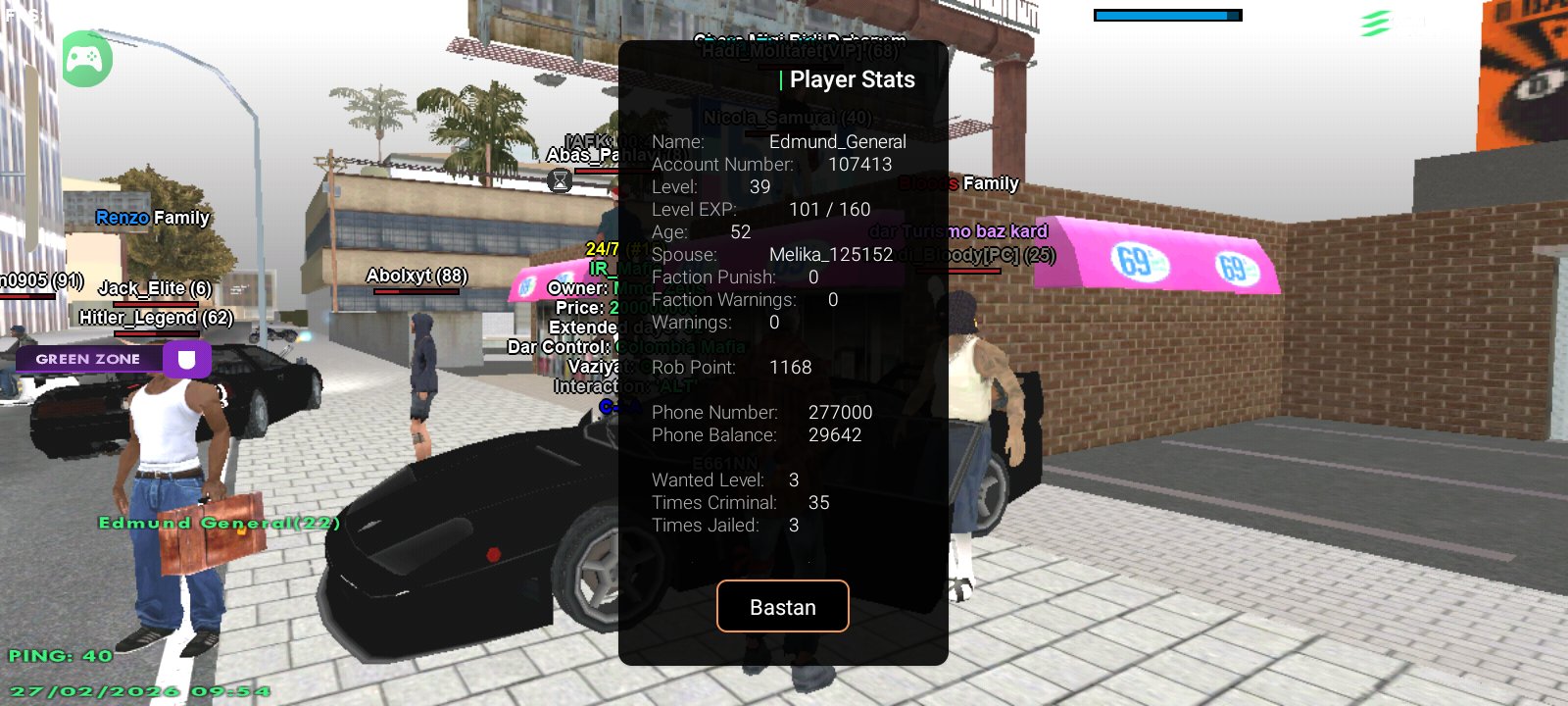Open the floating gamepad overlay icon

pos(86,59)
